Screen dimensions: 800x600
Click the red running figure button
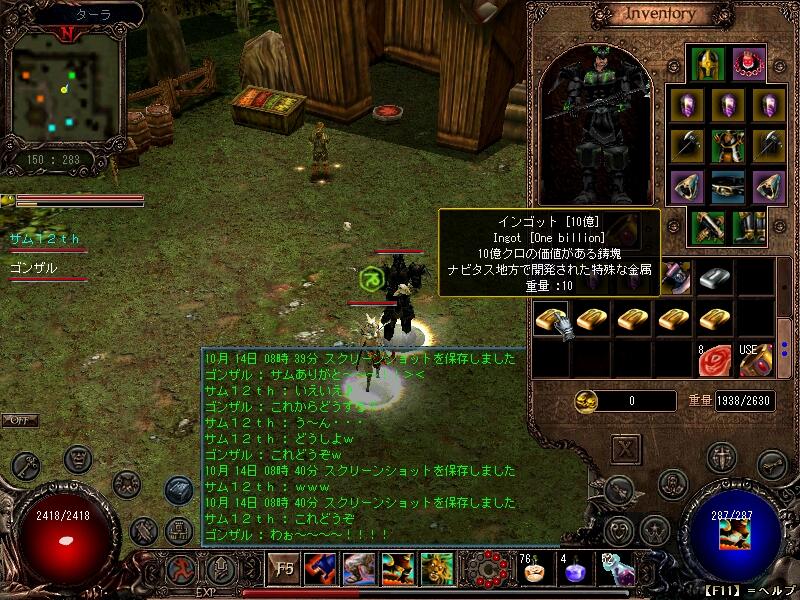(180, 570)
